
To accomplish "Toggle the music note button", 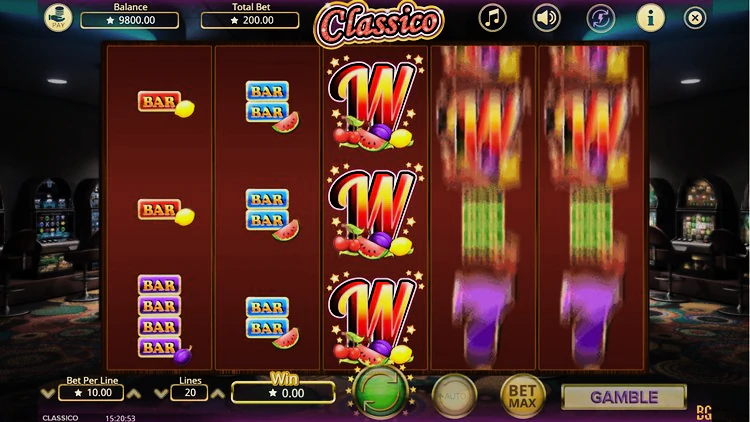I will tap(492, 17).
